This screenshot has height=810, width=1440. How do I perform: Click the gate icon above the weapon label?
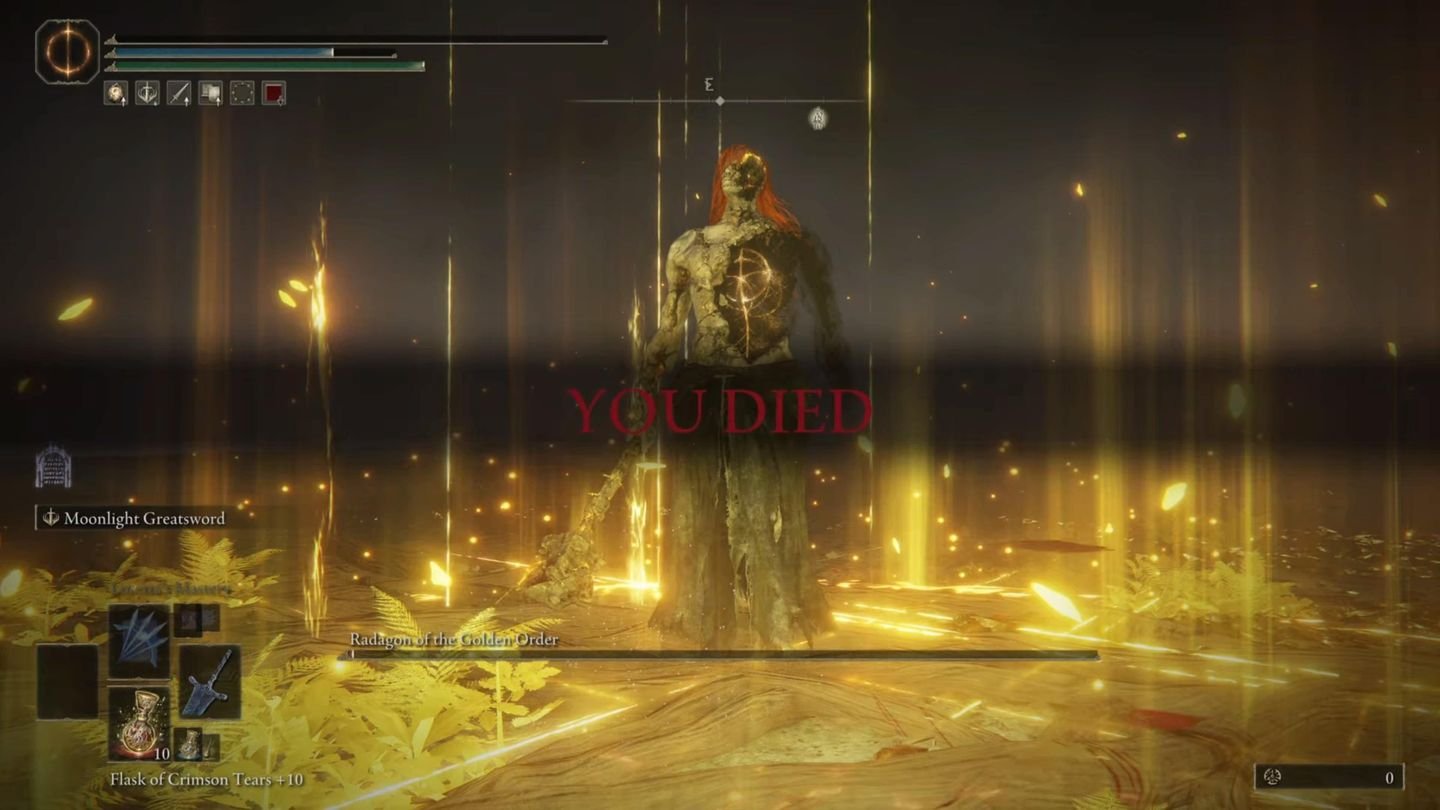[x=53, y=467]
